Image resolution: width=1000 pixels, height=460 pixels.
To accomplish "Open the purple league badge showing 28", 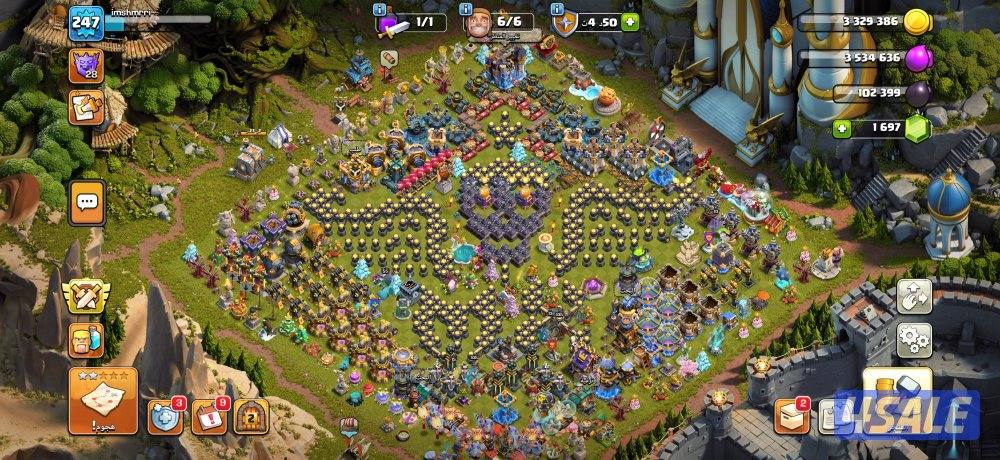I will pos(85,65).
